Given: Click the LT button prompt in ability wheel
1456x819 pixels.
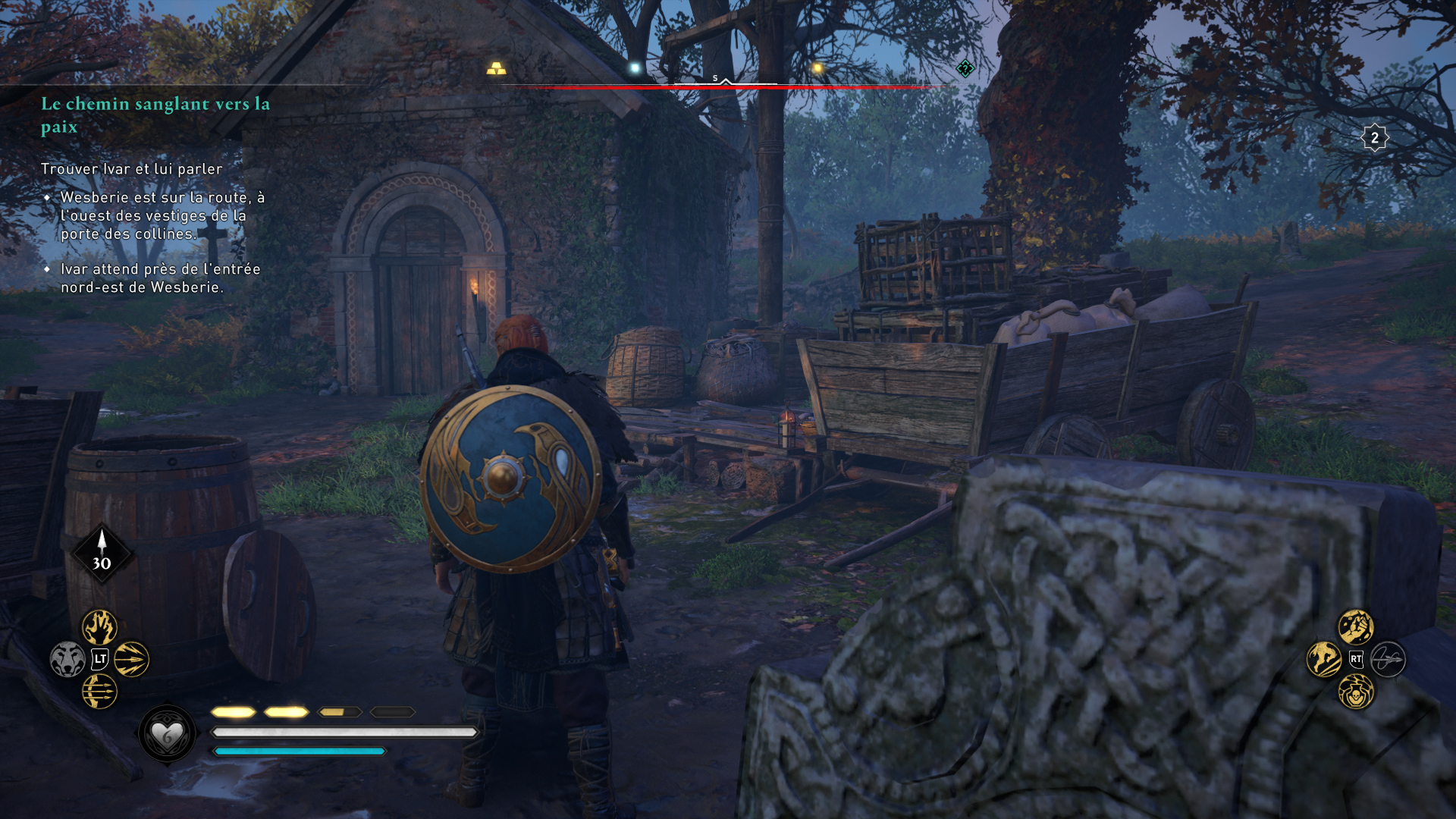Looking at the screenshot, I should 99,659.
